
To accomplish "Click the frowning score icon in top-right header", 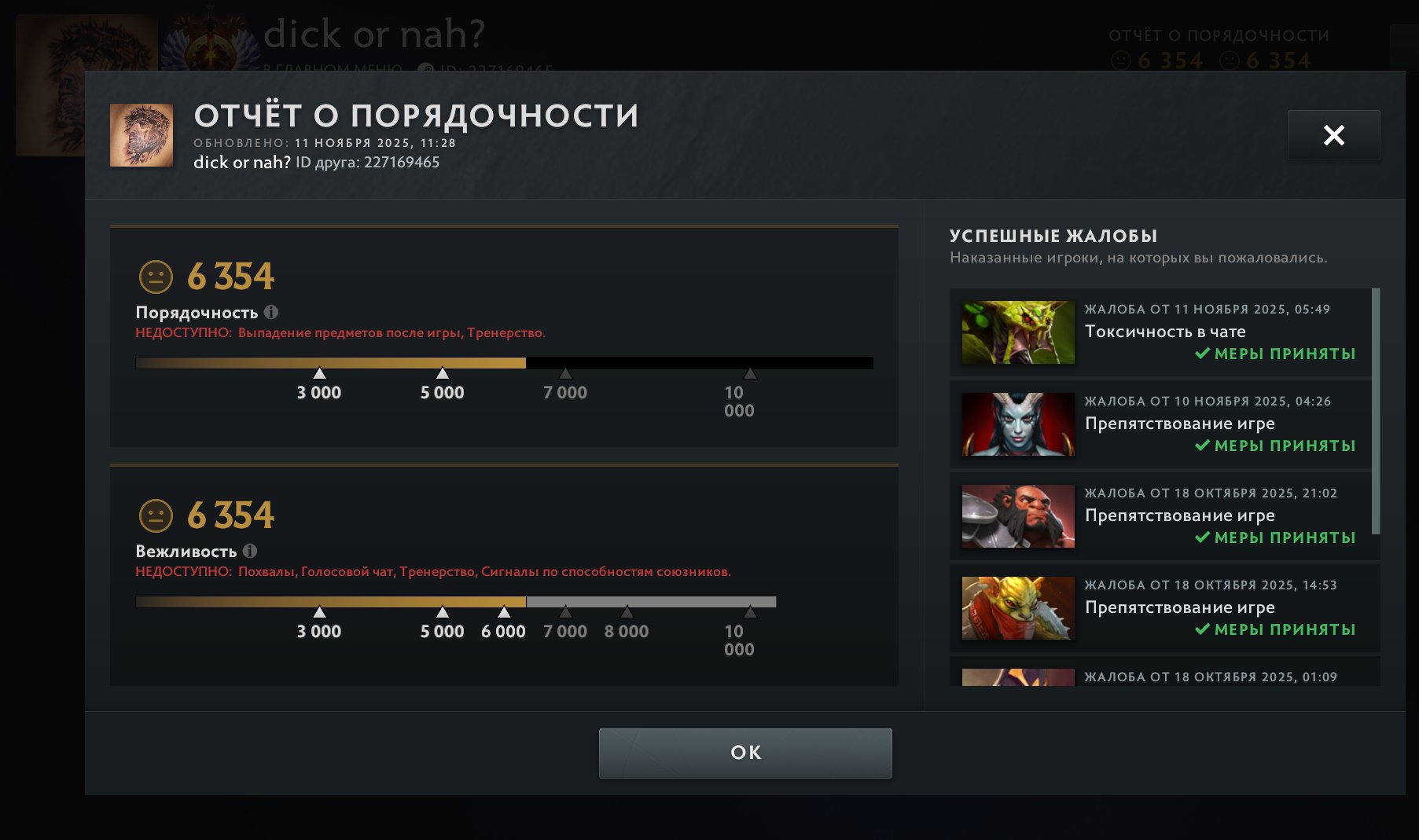I will (x=1229, y=60).
